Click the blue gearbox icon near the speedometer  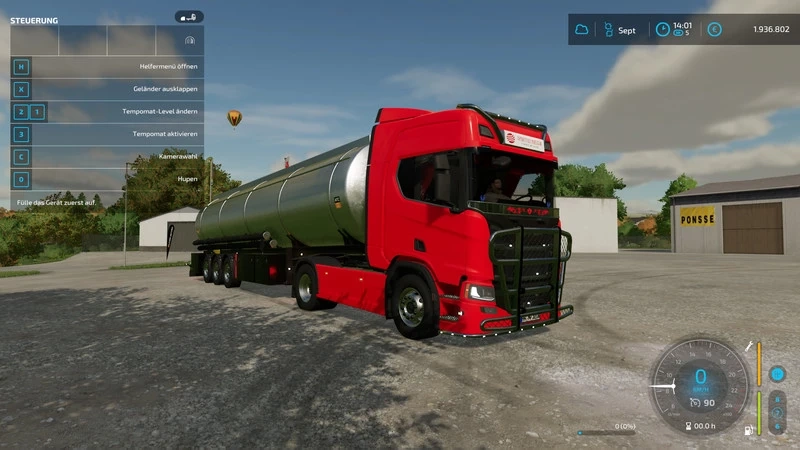777,374
